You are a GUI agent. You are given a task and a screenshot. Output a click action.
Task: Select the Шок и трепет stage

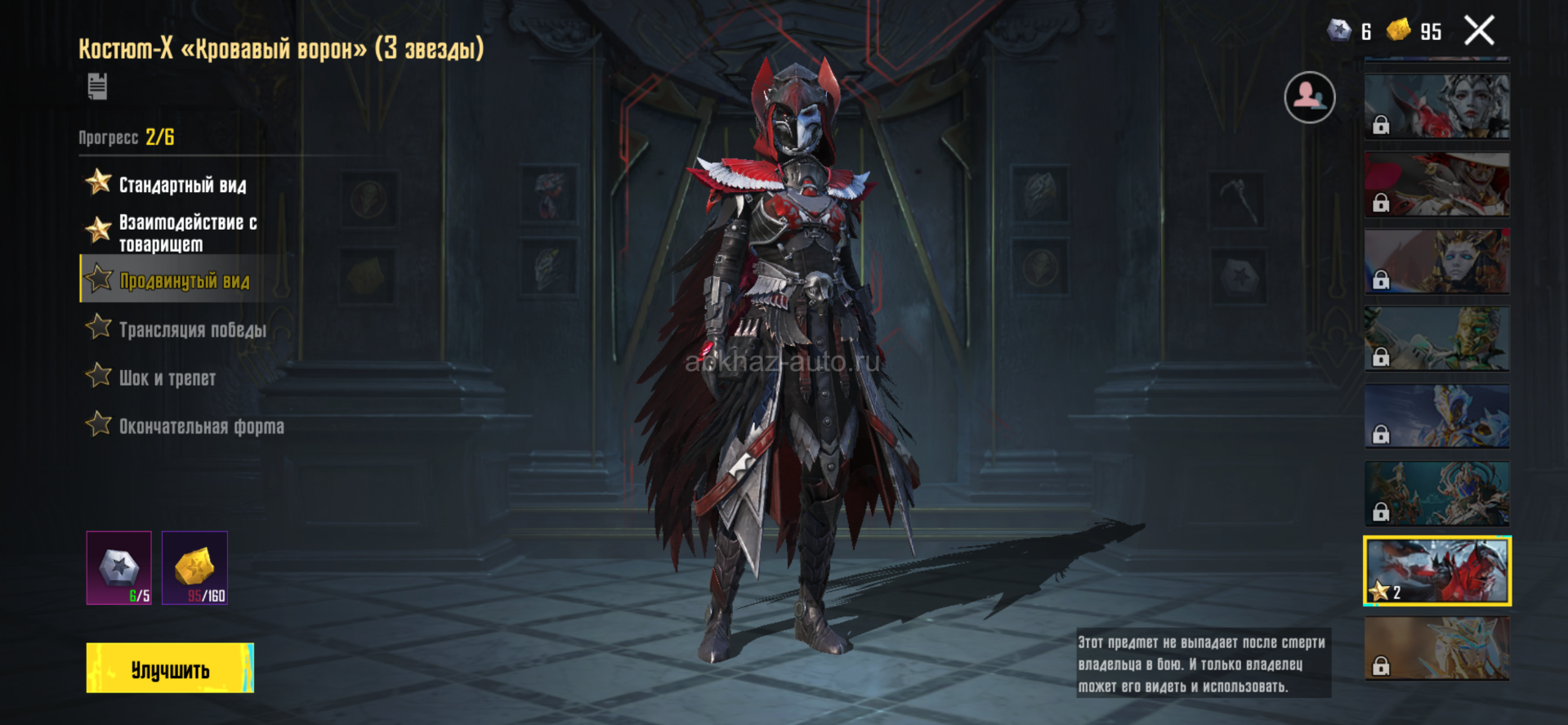(x=167, y=378)
